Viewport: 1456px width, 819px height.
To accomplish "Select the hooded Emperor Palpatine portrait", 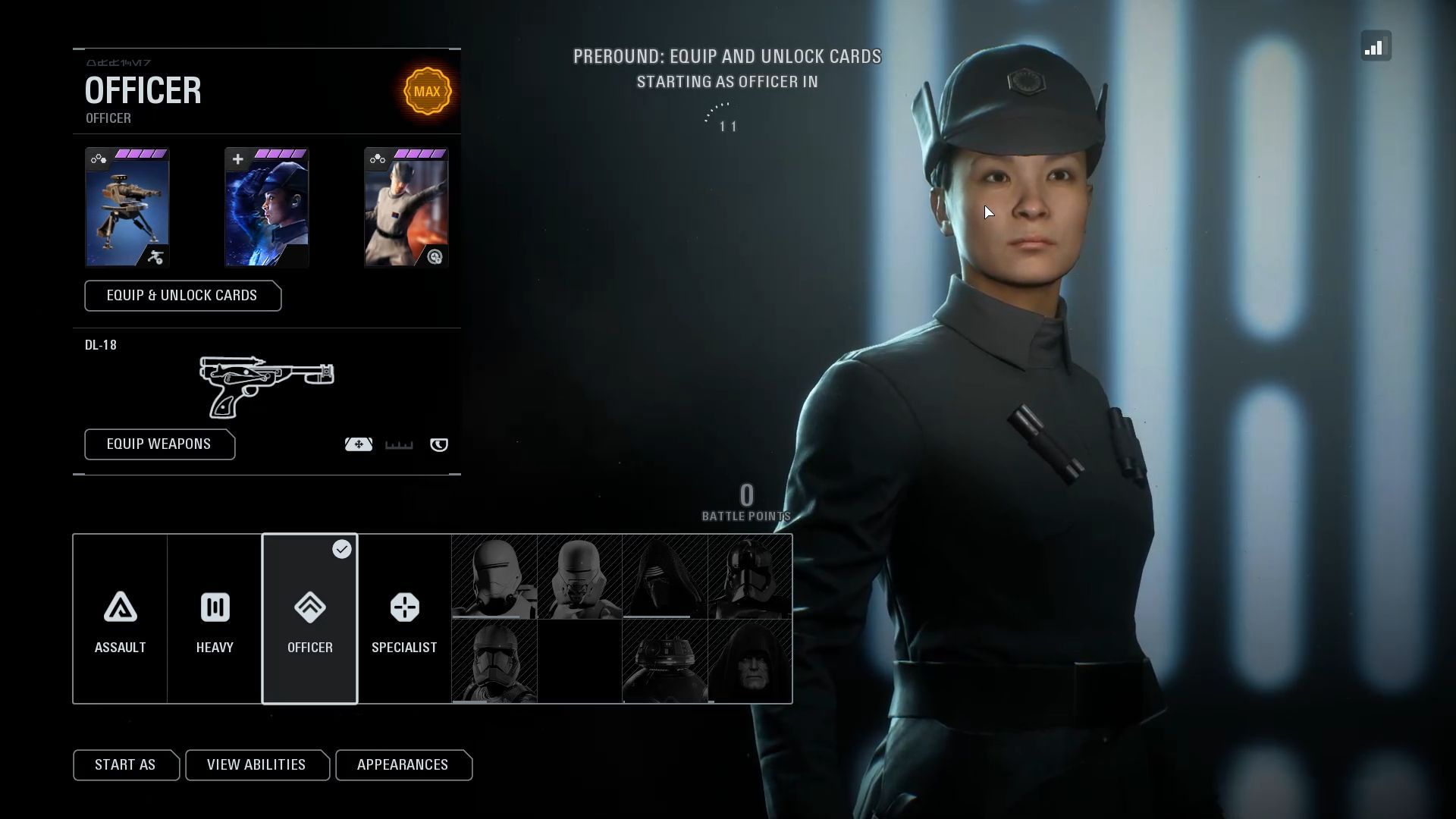I will click(750, 661).
